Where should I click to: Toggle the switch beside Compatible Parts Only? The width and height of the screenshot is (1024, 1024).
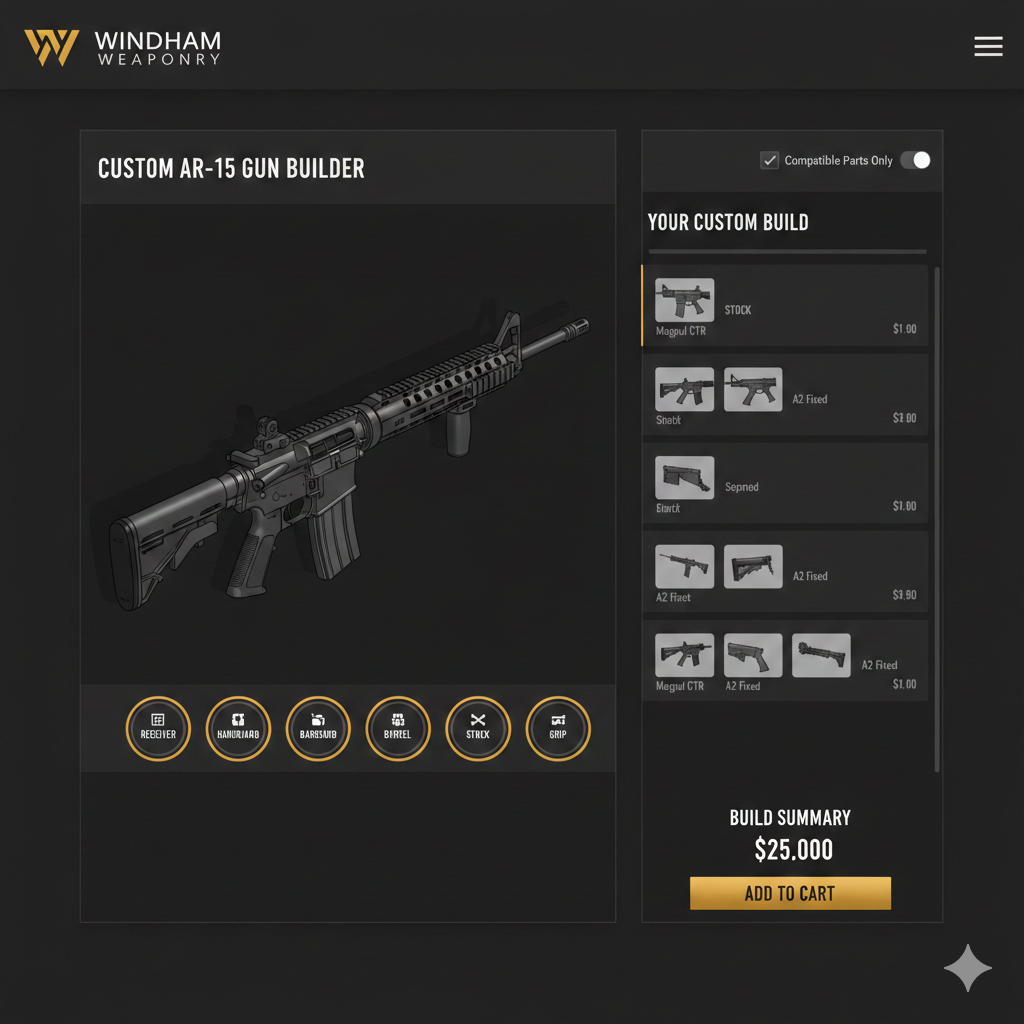(915, 160)
